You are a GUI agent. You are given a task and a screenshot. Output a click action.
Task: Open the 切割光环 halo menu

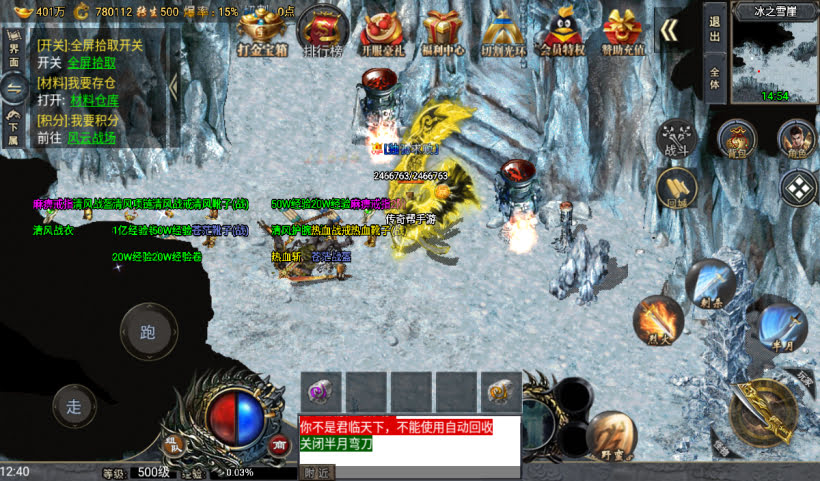point(504,30)
